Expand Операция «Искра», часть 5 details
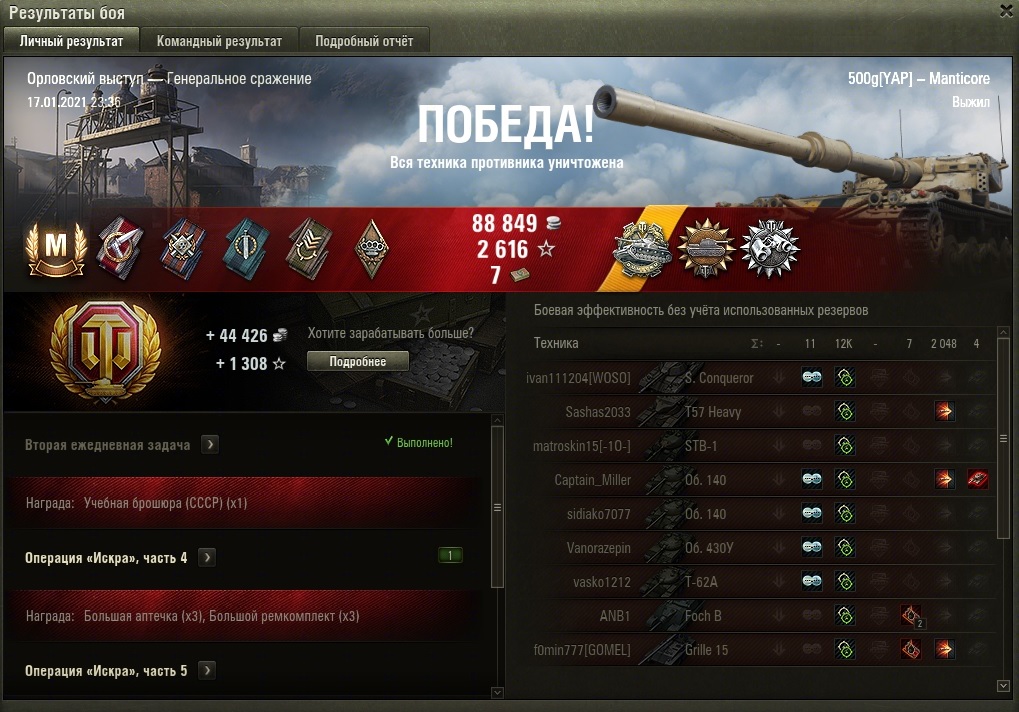 [x=207, y=670]
